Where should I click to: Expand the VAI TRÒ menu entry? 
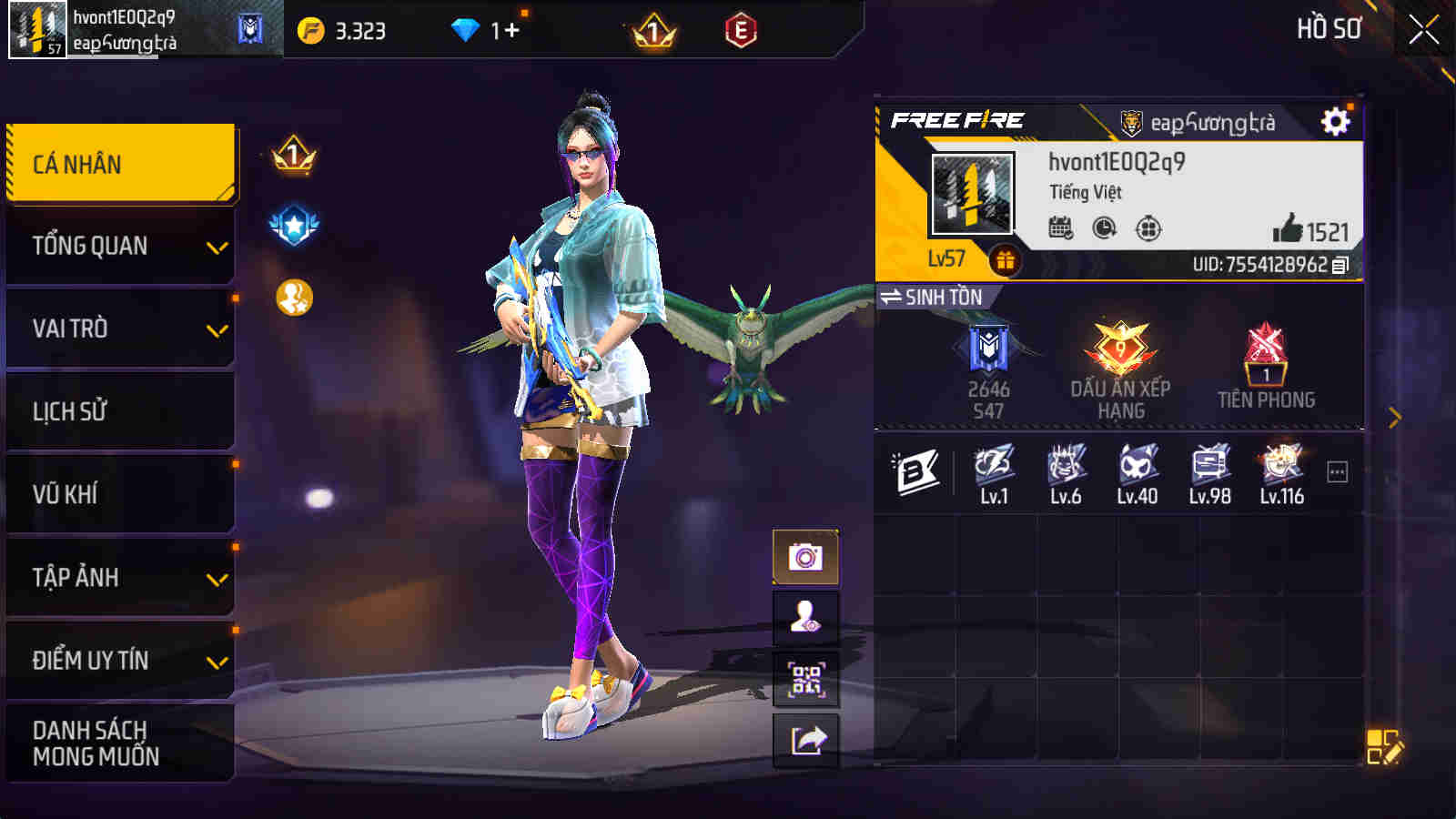point(120,328)
